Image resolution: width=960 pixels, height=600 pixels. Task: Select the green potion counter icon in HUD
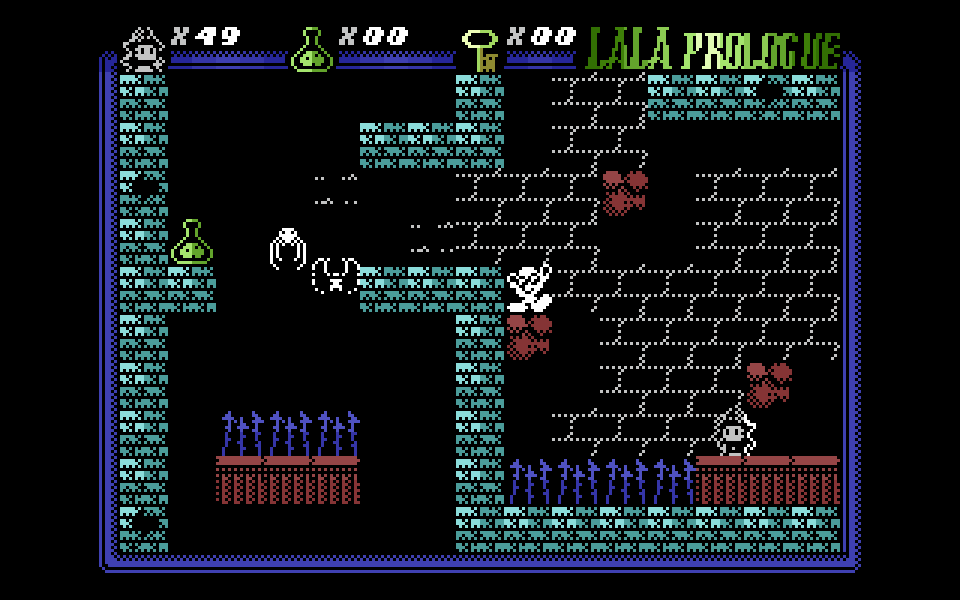click(311, 49)
